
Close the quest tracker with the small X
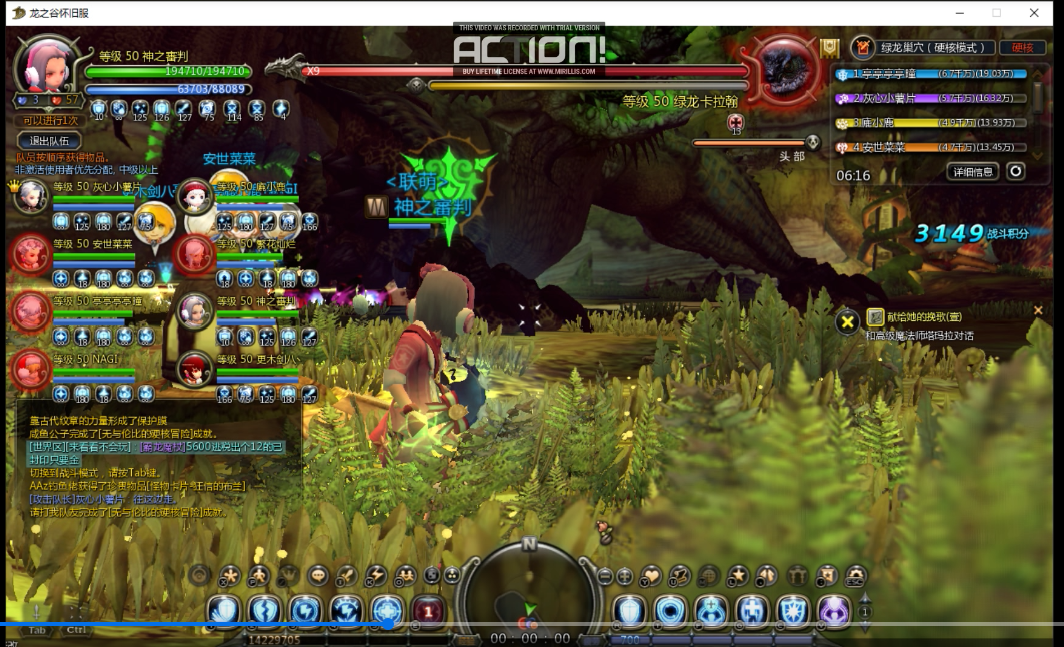click(1037, 311)
